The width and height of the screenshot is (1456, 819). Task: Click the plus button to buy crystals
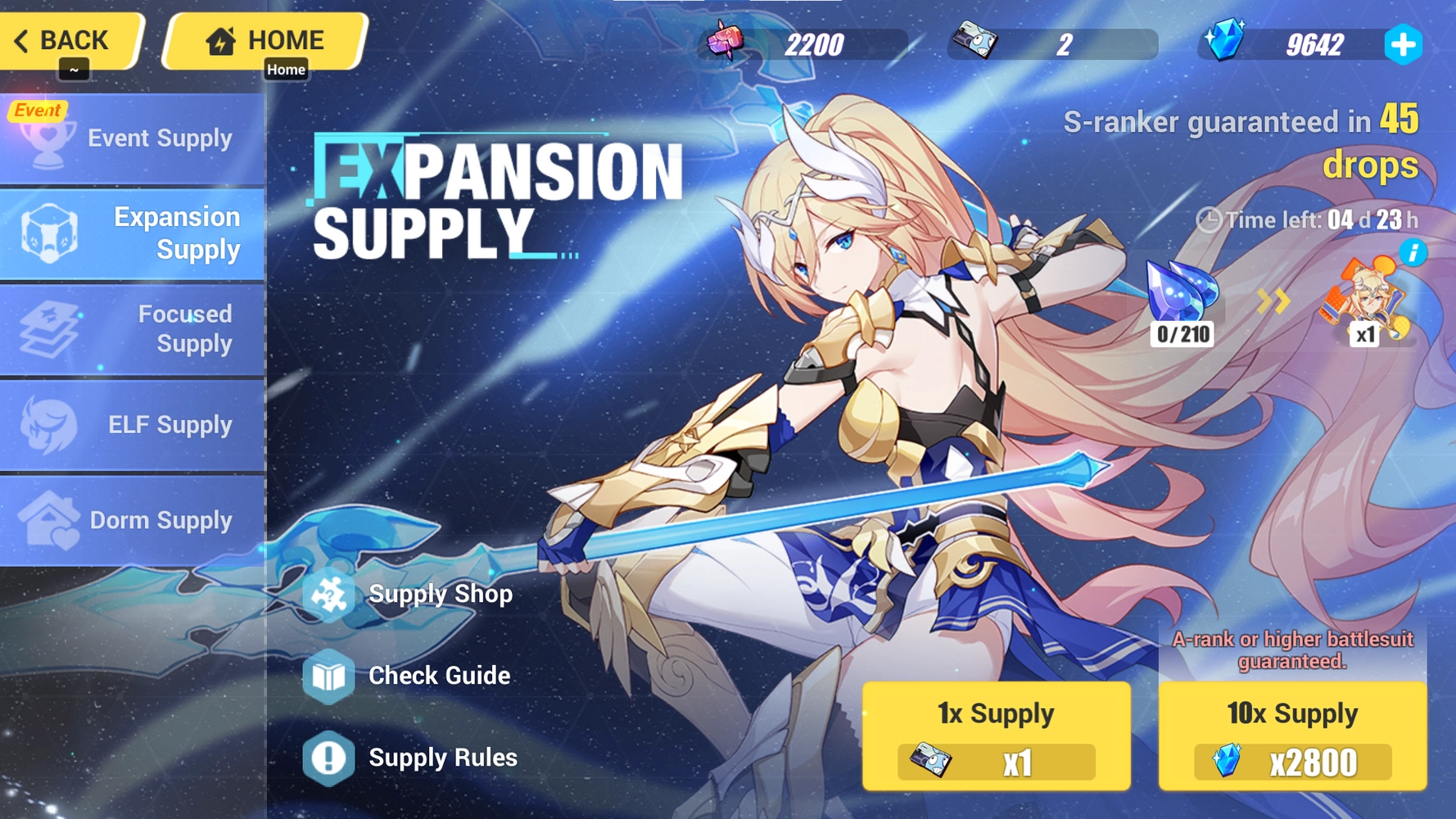coord(1404,46)
